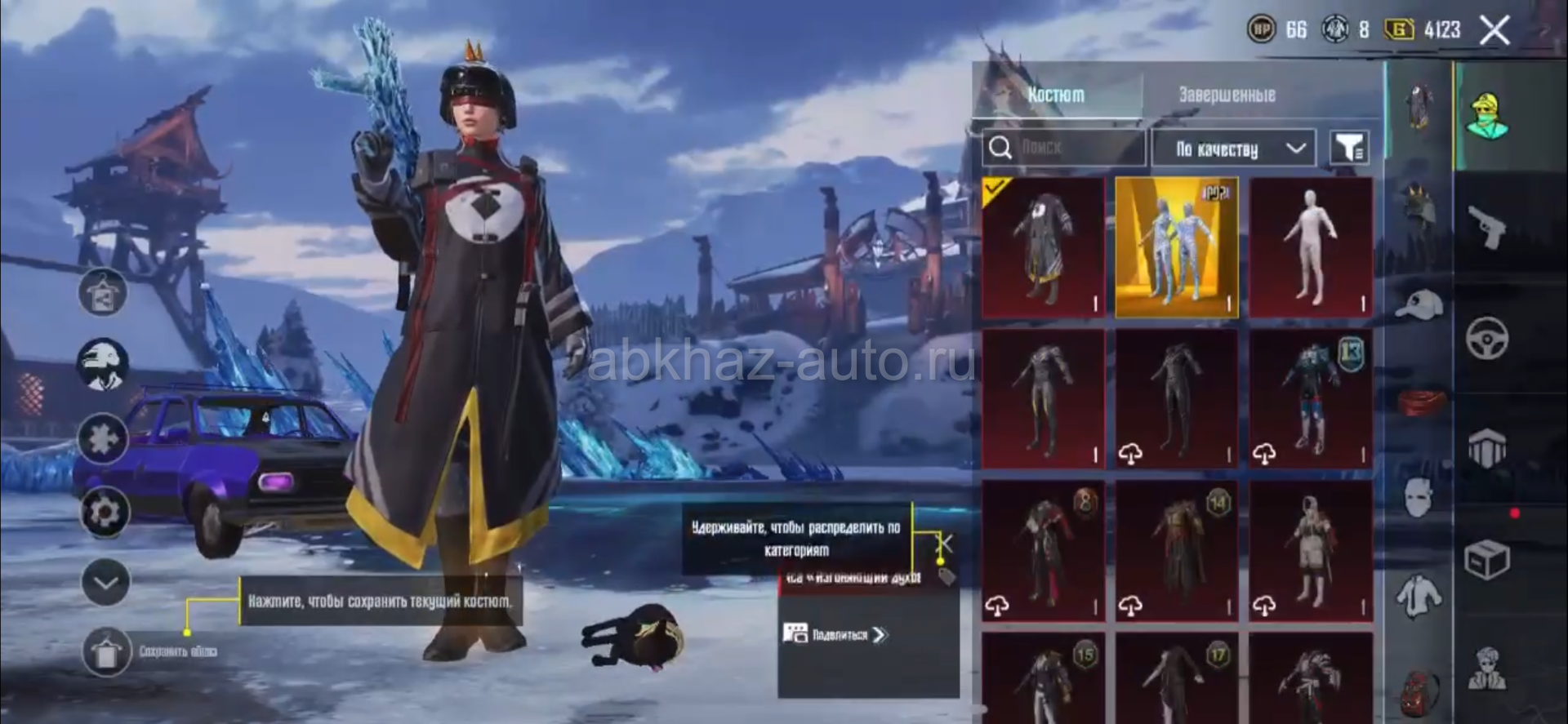Open the gear settings icon
The image size is (1568, 724).
104,513
